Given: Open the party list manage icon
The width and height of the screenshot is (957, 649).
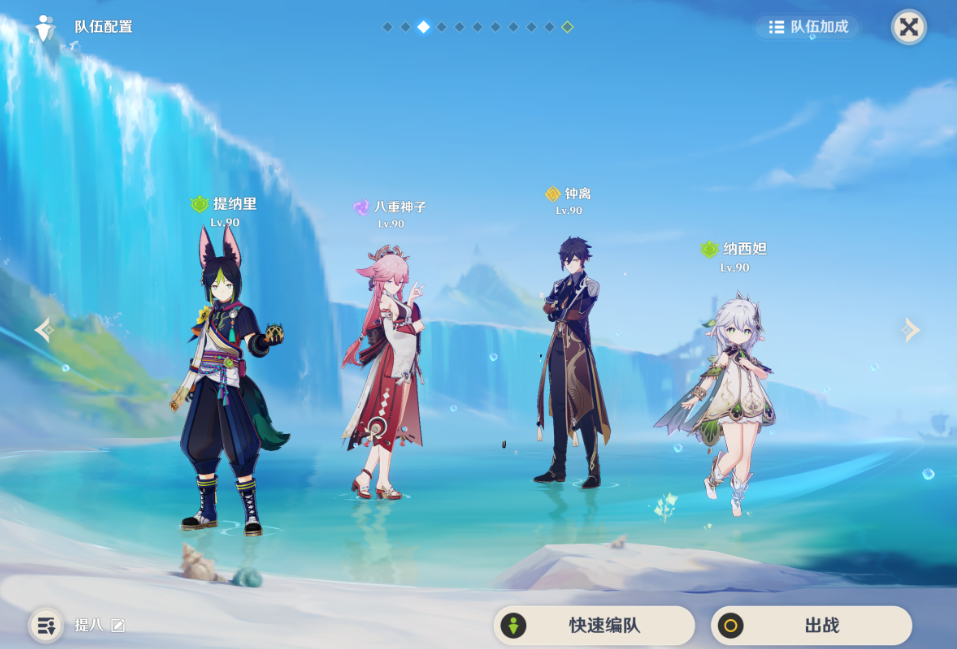Looking at the screenshot, I should tap(45, 625).
